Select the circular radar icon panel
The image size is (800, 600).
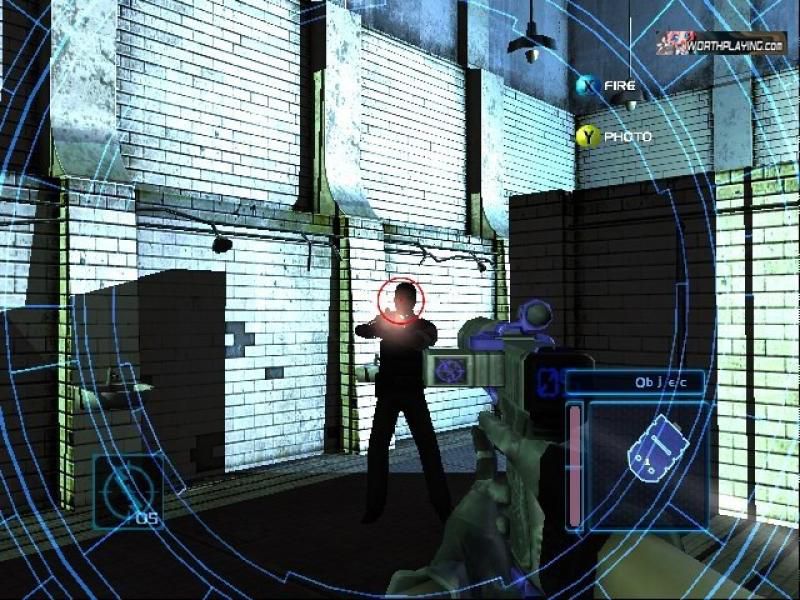(128, 490)
